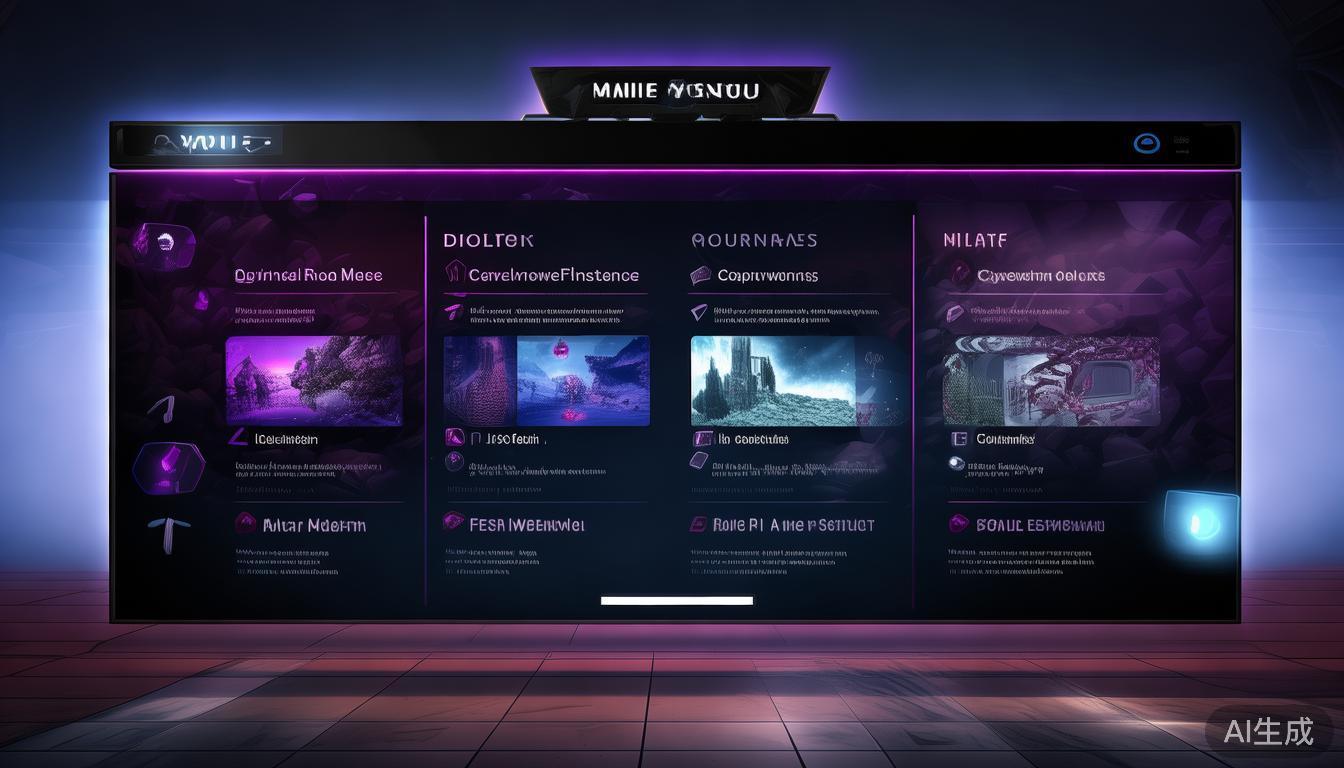Image resolution: width=1344 pixels, height=768 pixels.
Task: Switch to the DIOLTEK column heading
Action: [x=488, y=240]
